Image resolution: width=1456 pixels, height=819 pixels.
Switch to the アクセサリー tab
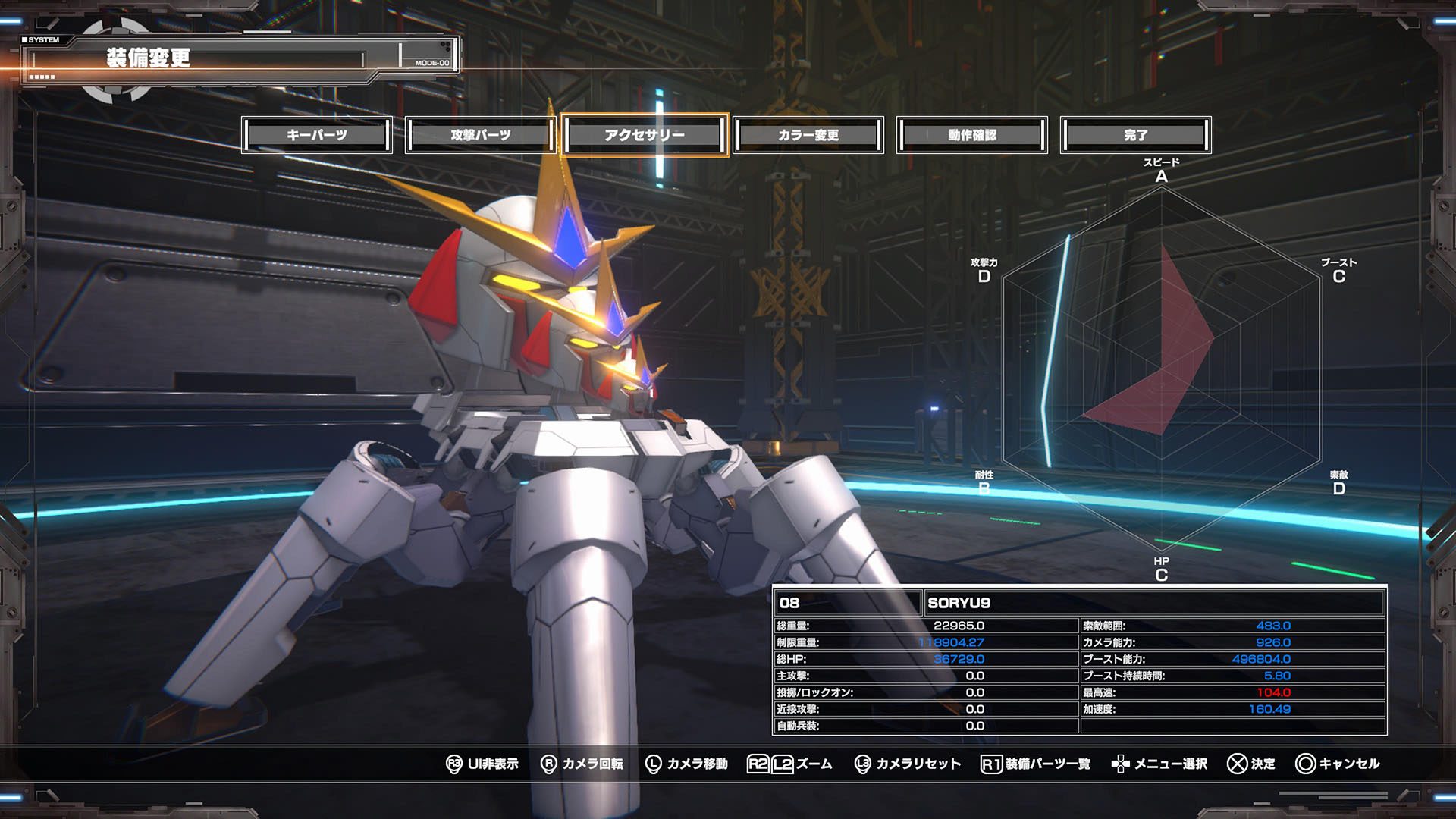(645, 135)
